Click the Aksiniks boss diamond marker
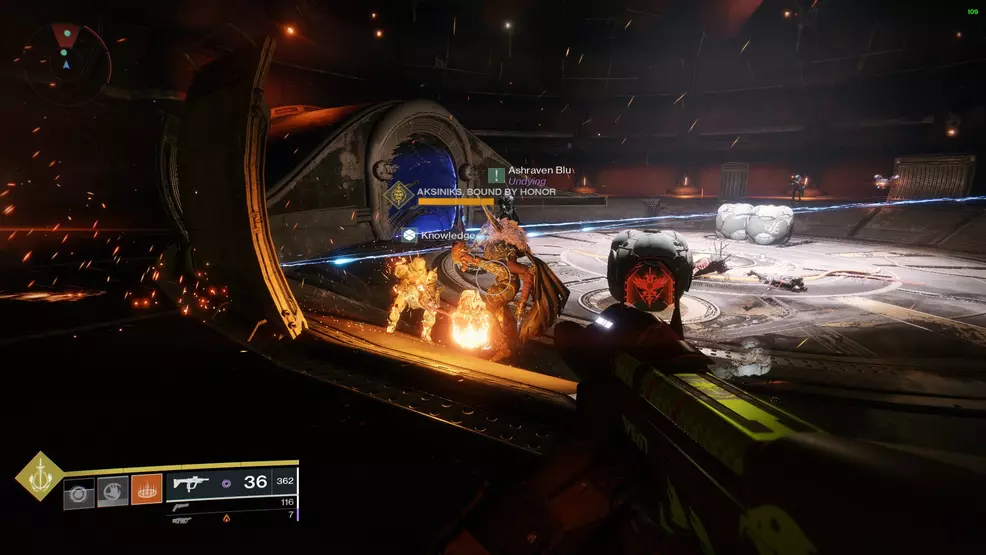Viewport: 986px width, 555px height. pos(400,193)
